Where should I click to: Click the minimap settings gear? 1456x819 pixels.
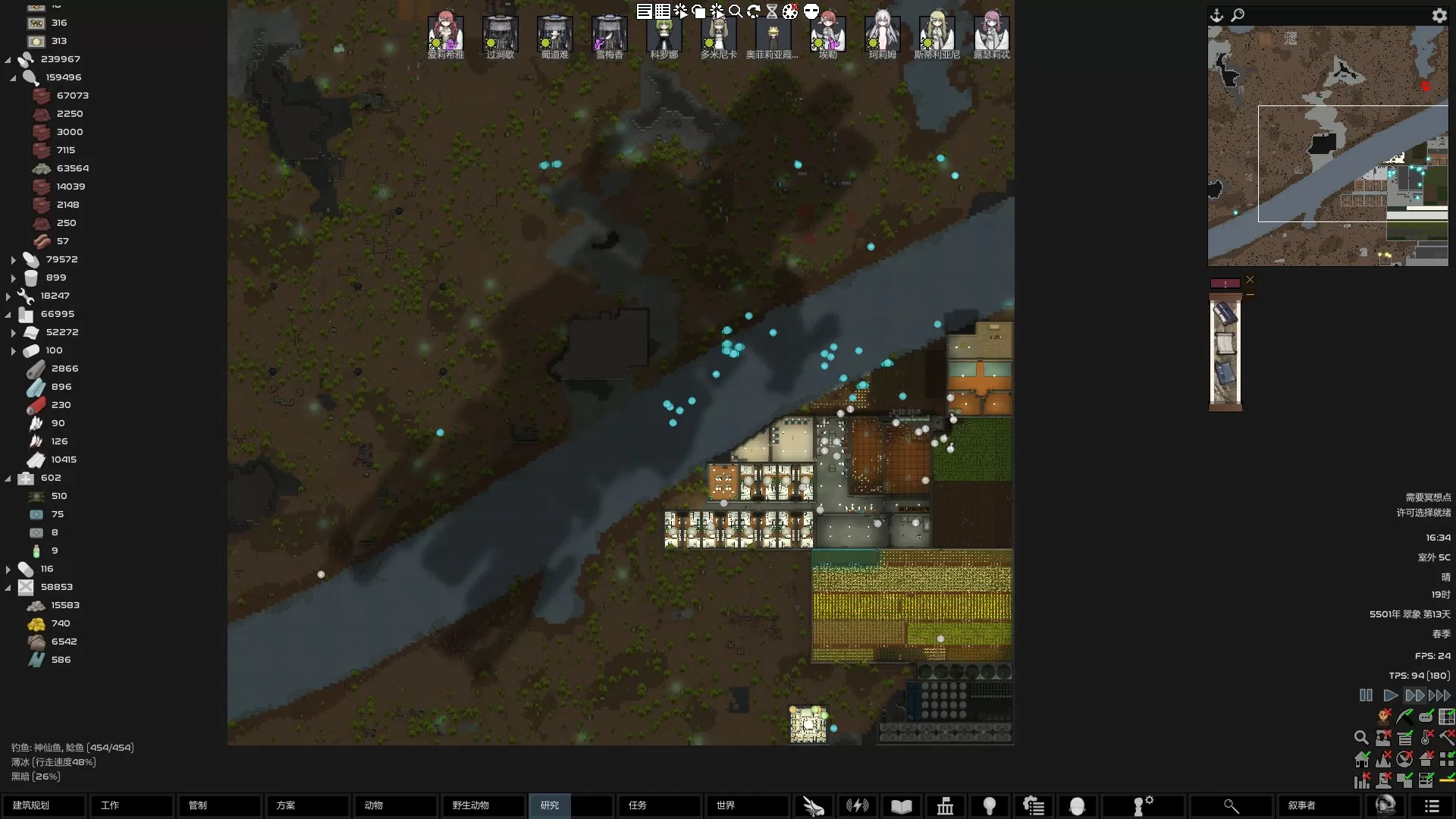click(x=1439, y=15)
